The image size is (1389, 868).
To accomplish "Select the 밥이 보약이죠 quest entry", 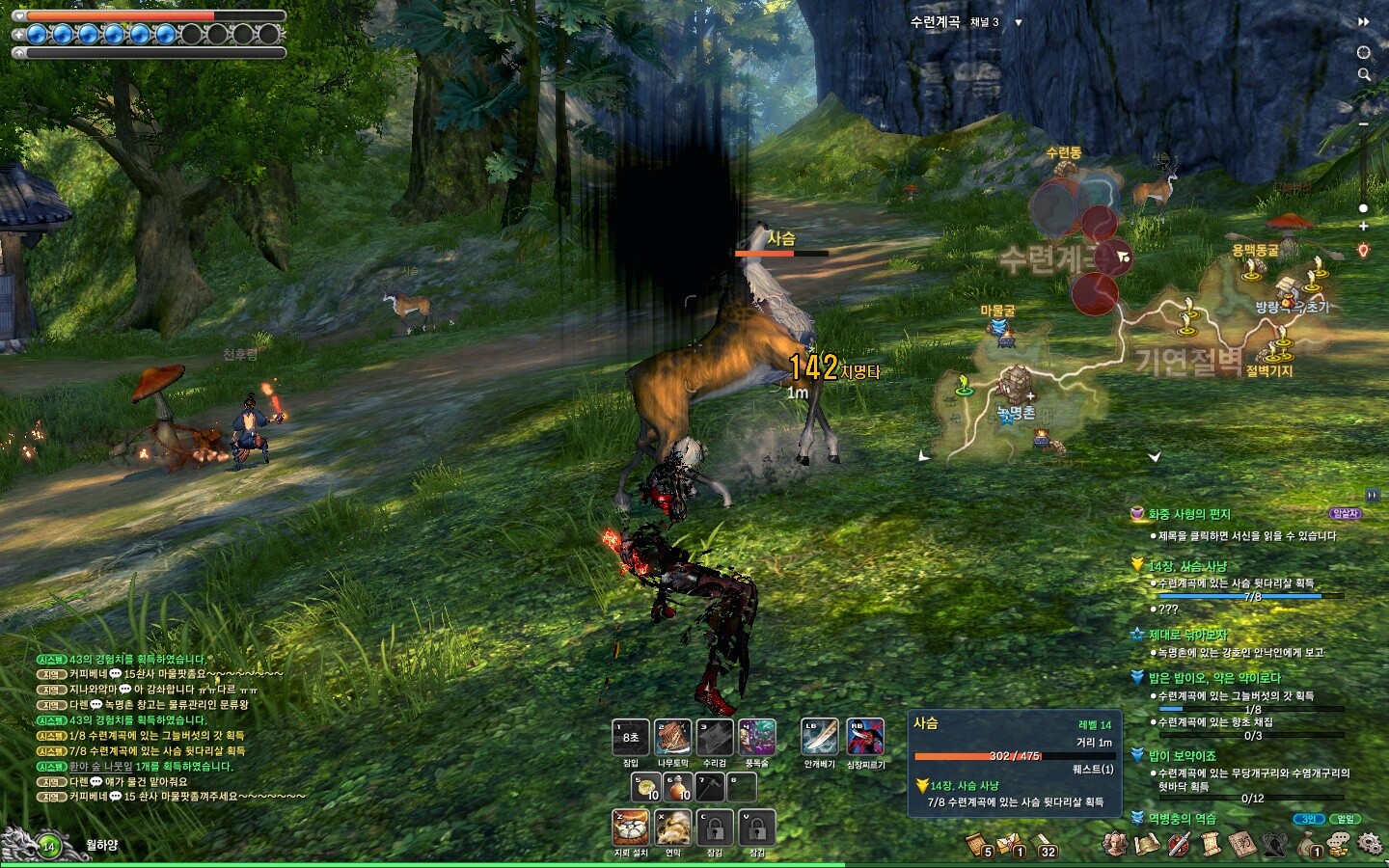I will [x=1182, y=756].
